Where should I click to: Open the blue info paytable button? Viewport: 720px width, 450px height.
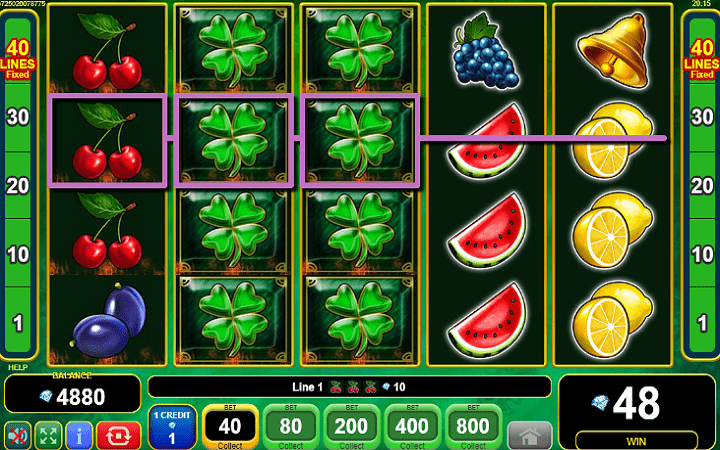[x=80, y=434]
